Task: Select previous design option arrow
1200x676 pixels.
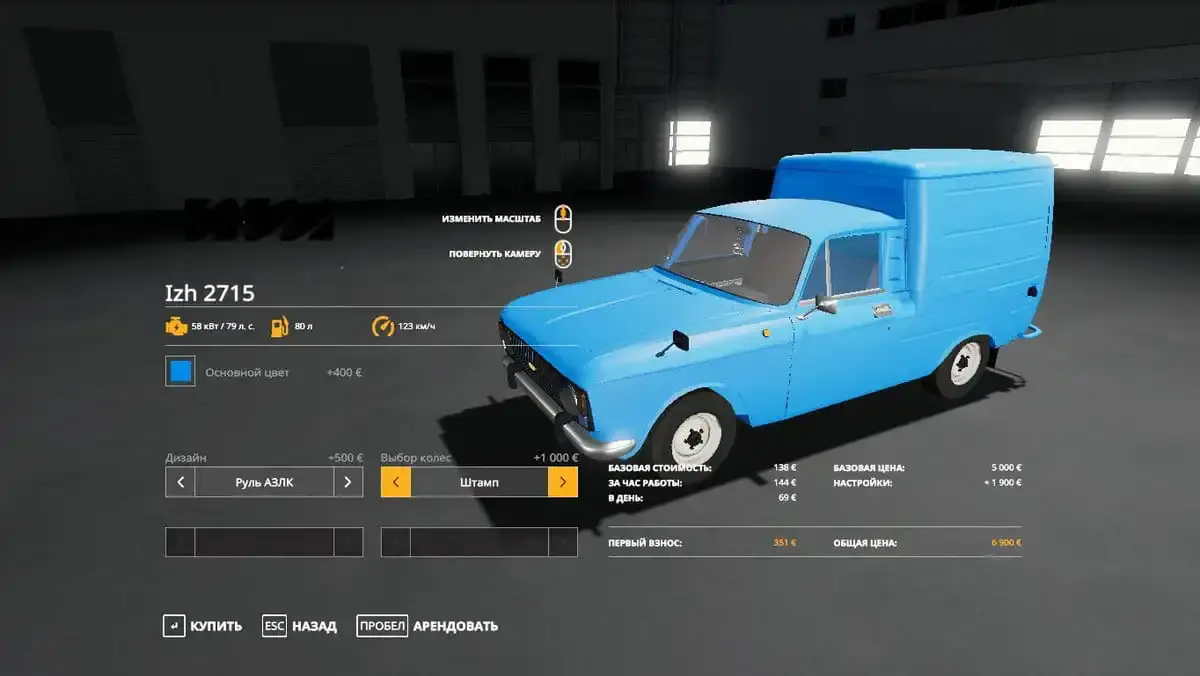Action: coord(180,482)
